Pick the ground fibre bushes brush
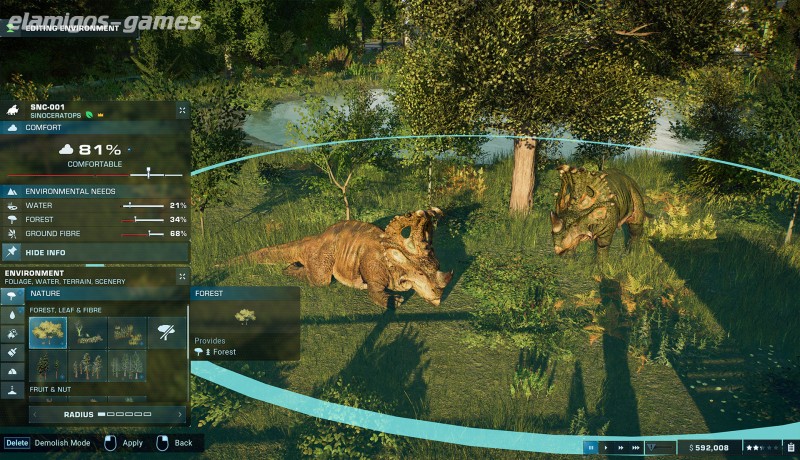The image size is (800, 460). click(127, 333)
